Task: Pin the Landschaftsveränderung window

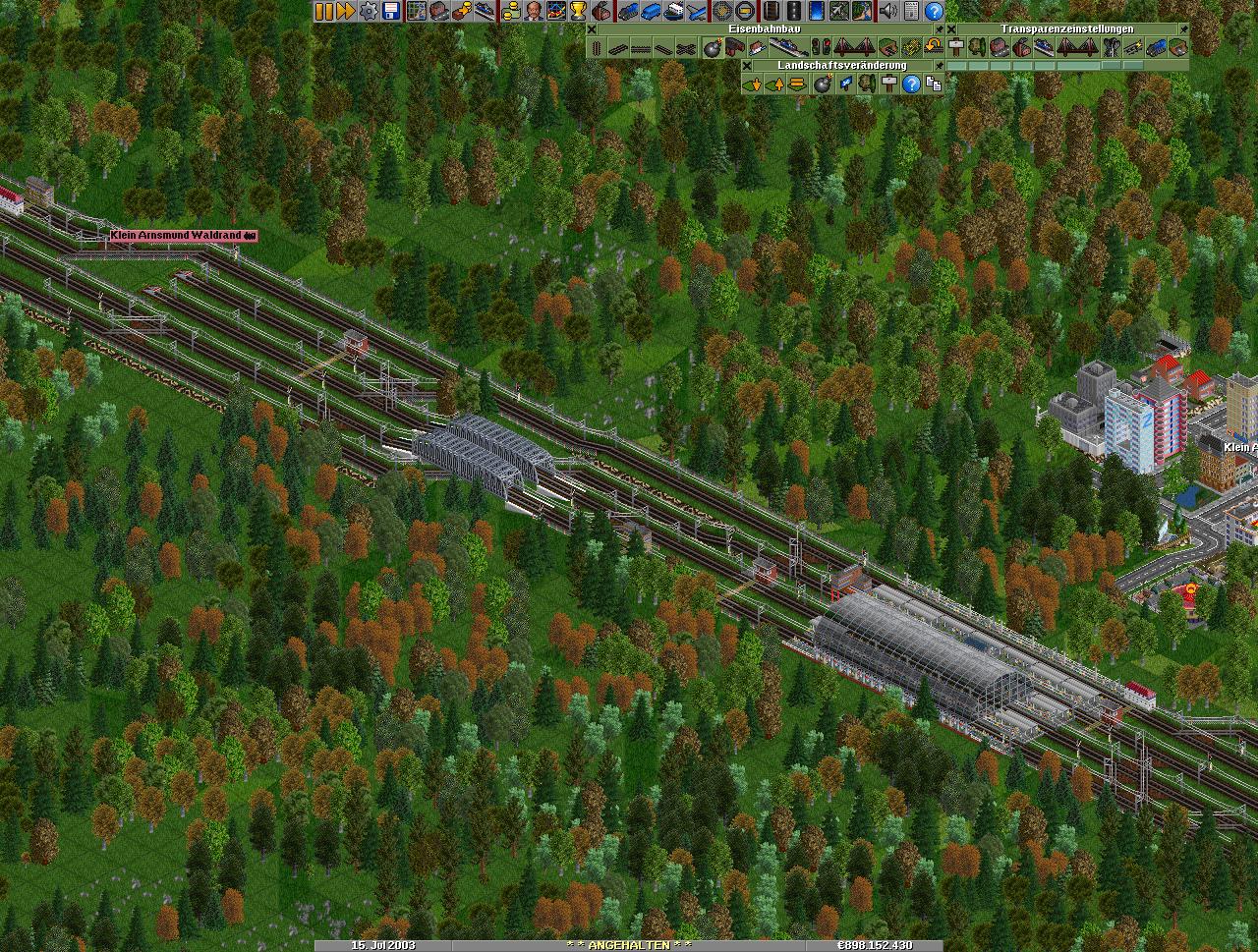Action: [939, 66]
